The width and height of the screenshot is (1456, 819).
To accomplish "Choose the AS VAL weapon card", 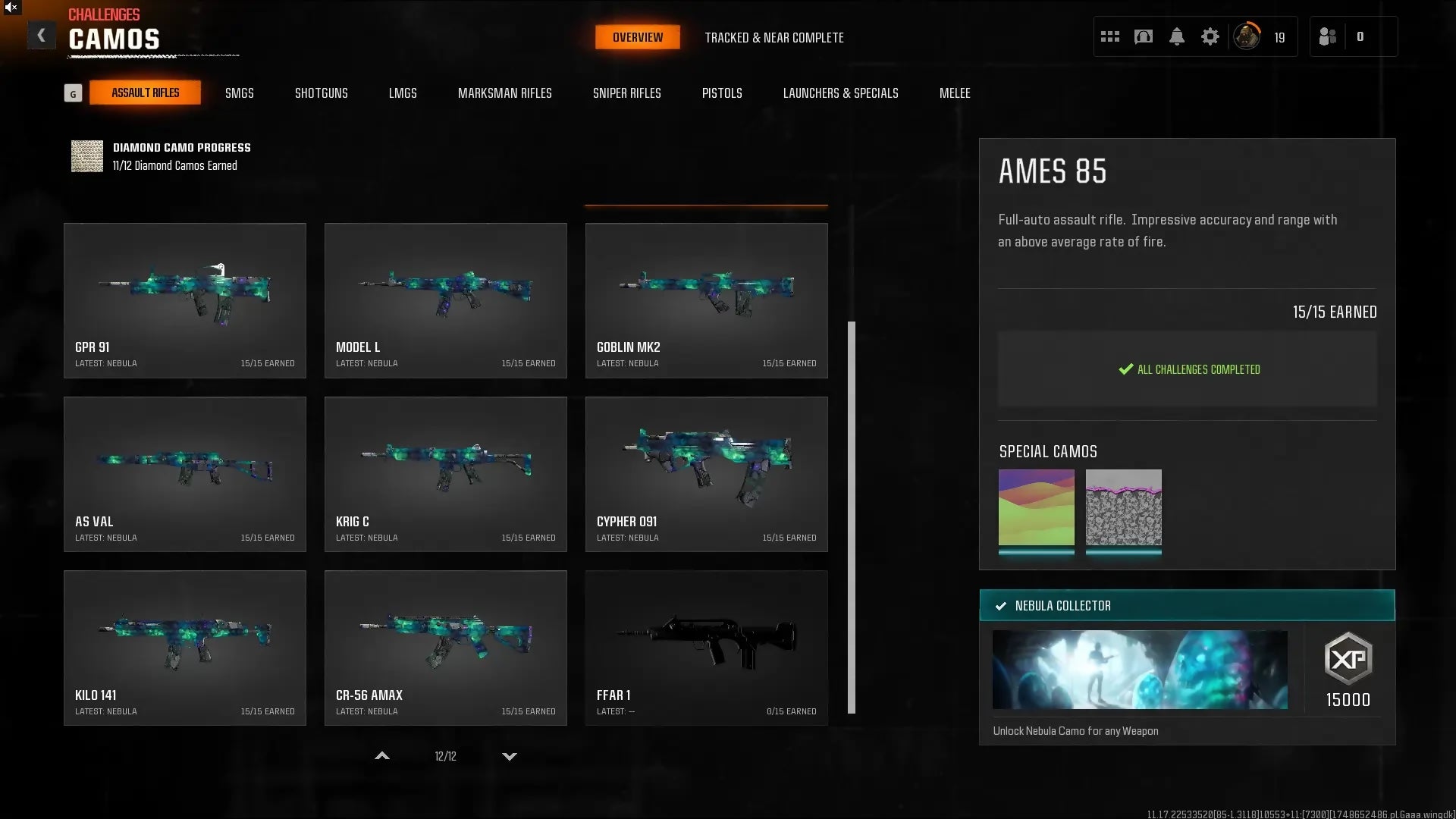I will pos(185,474).
